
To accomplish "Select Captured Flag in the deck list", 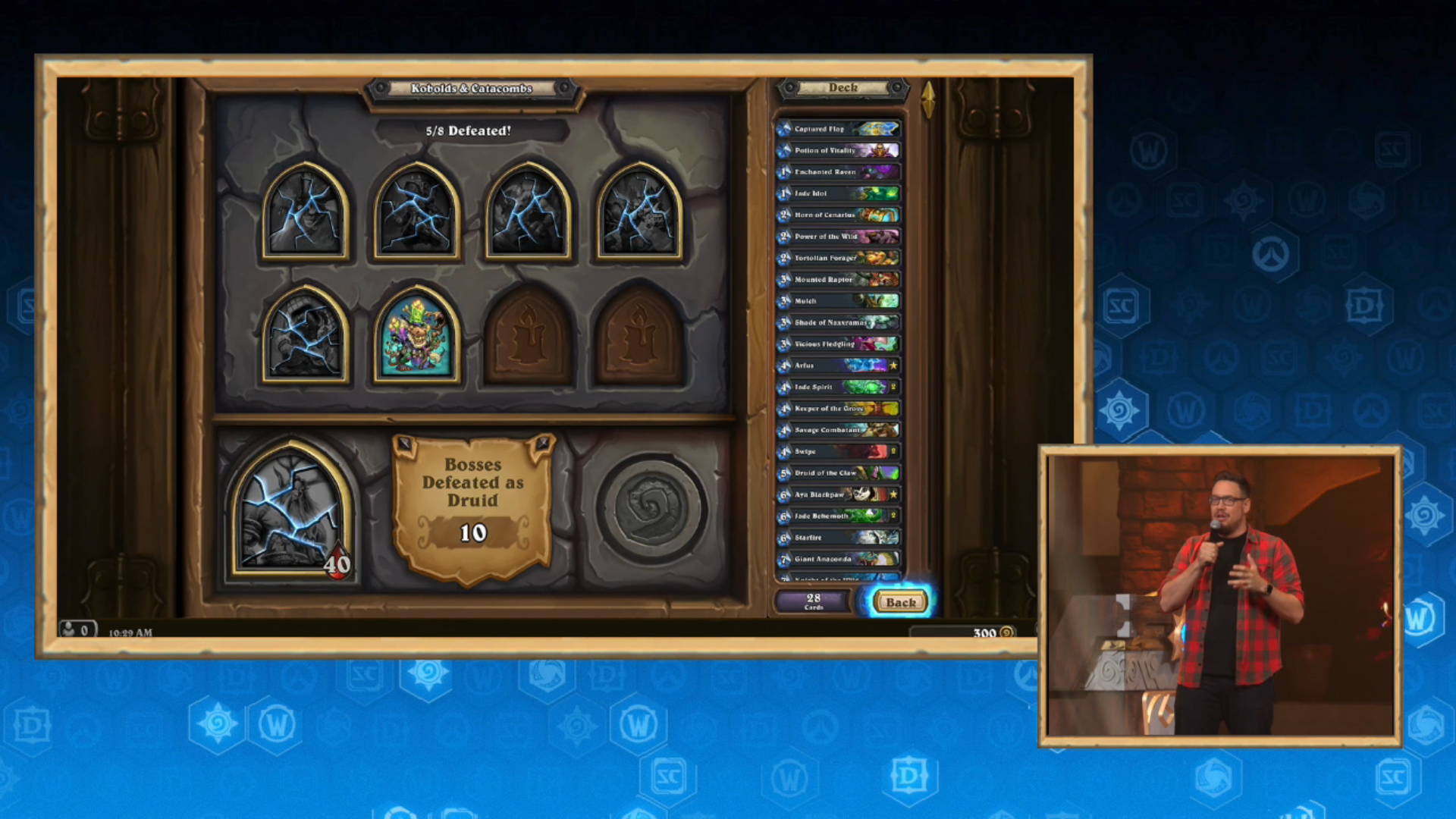I will point(838,129).
